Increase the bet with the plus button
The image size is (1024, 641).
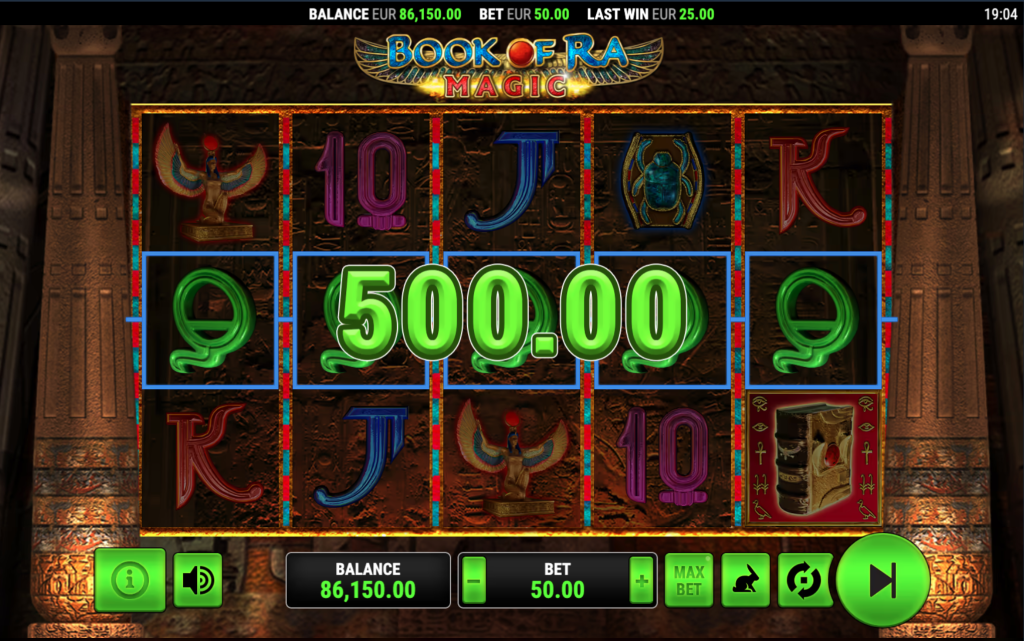[x=641, y=581]
